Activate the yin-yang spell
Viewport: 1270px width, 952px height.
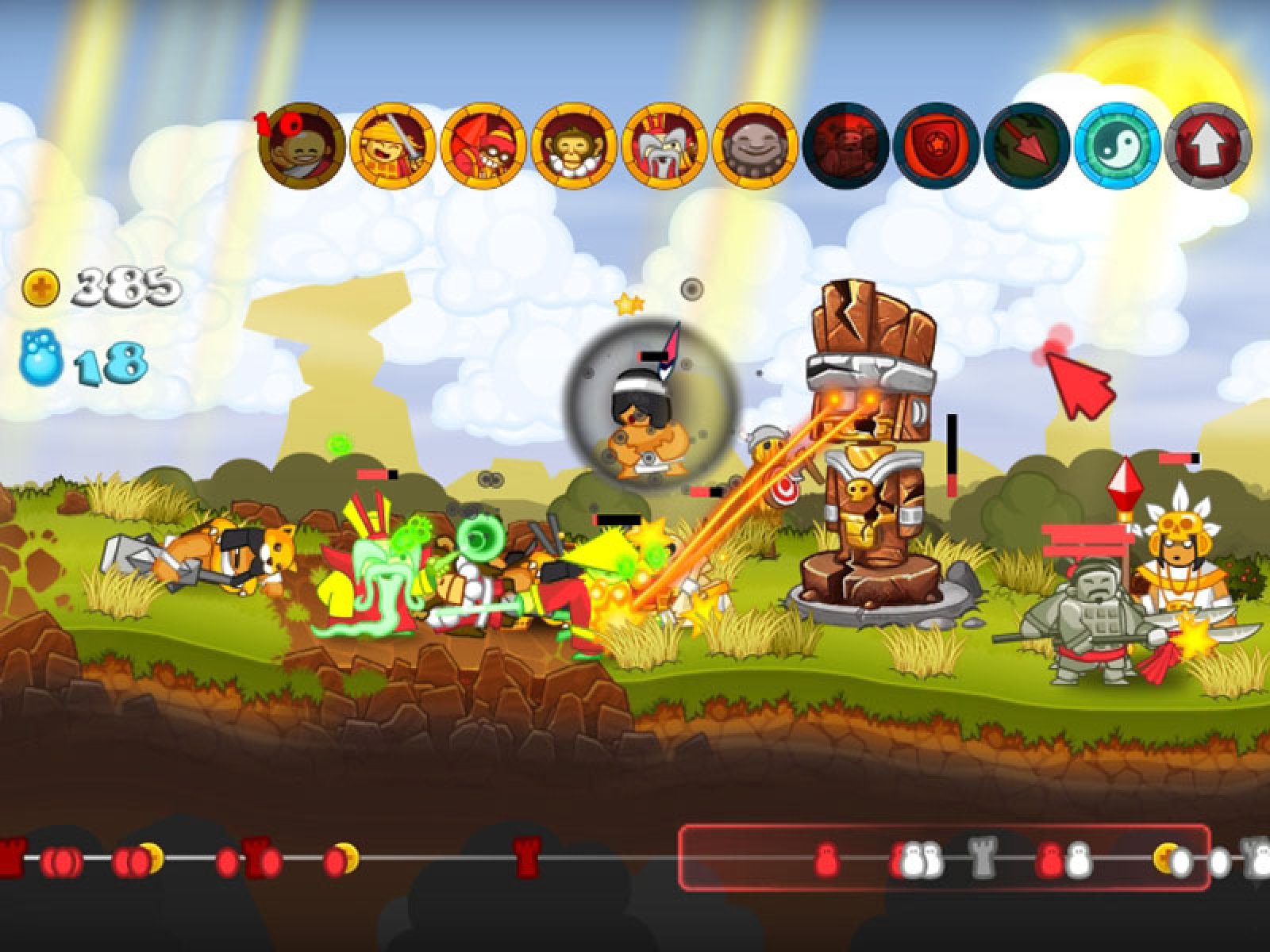pyautogui.click(x=1118, y=147)
